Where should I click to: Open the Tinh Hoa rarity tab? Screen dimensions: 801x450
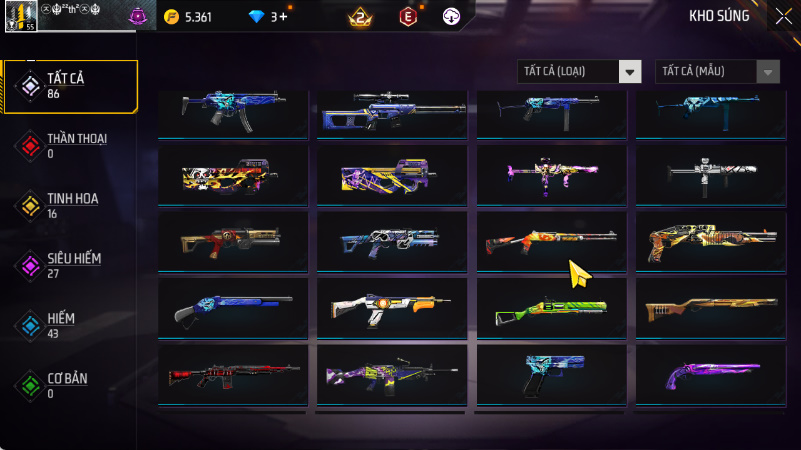pyautogui.click(x=70, y=205)
